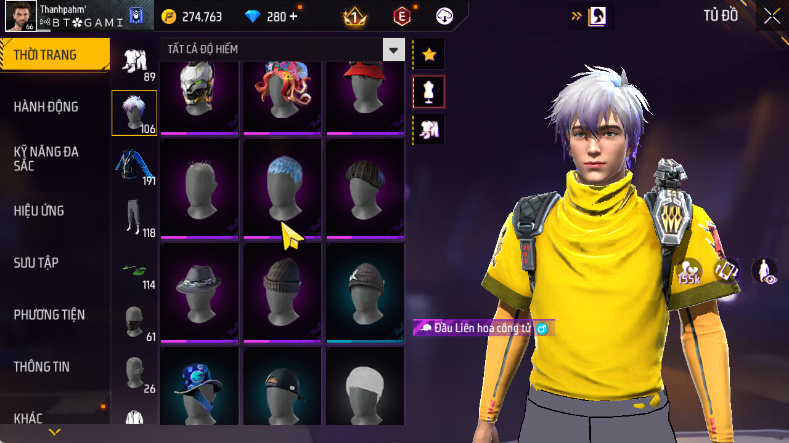The height and width of the screenshot is (443, 789).
Task: Open the jacket tops subcategory
Action: coord(134,163)
